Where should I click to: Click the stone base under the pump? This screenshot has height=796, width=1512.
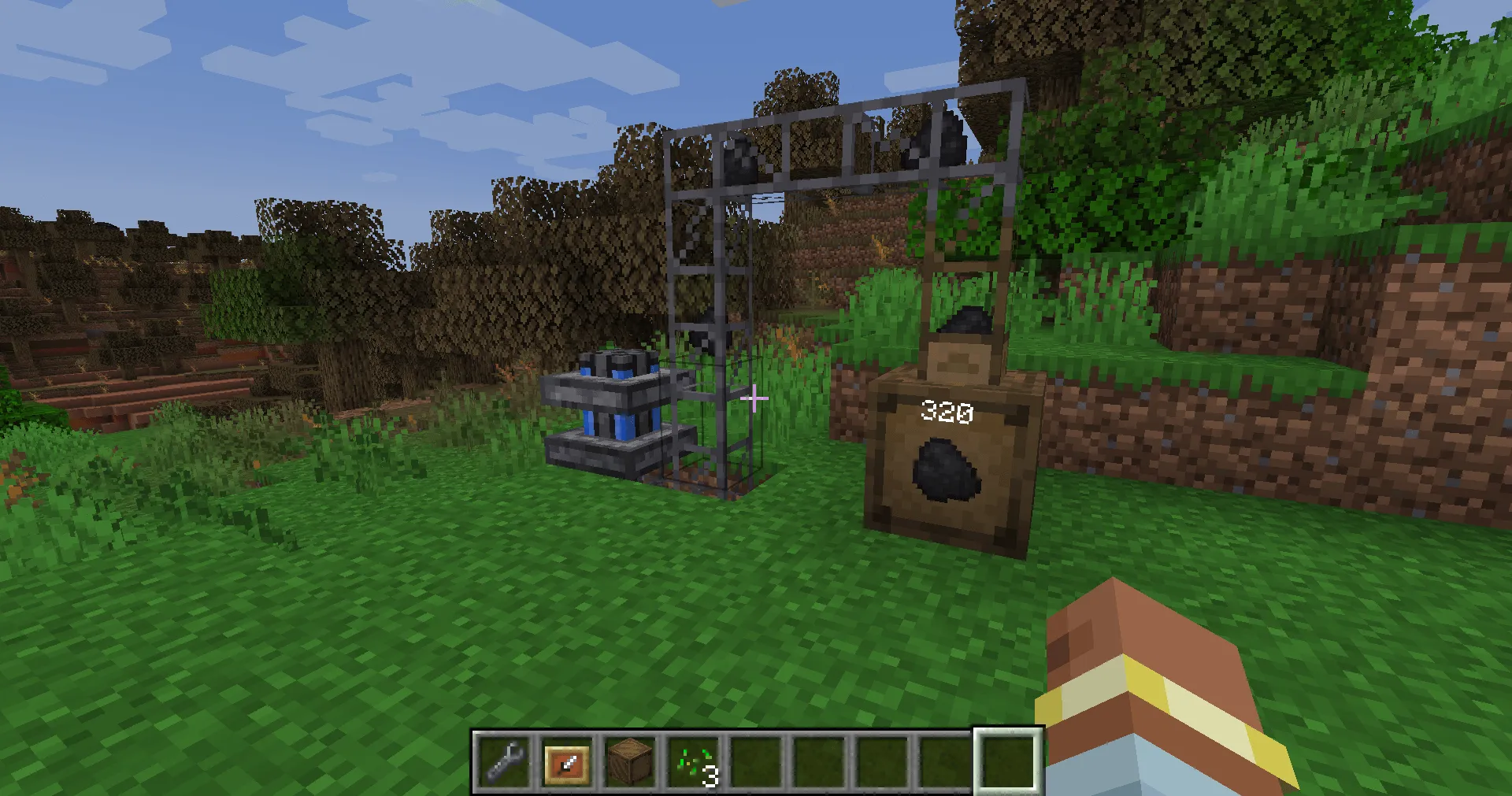pos(606,455)
